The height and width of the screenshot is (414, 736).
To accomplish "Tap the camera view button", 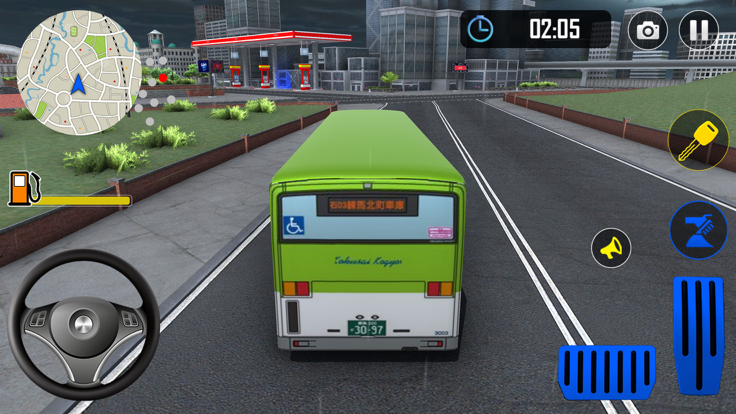I will click(648, 30).
